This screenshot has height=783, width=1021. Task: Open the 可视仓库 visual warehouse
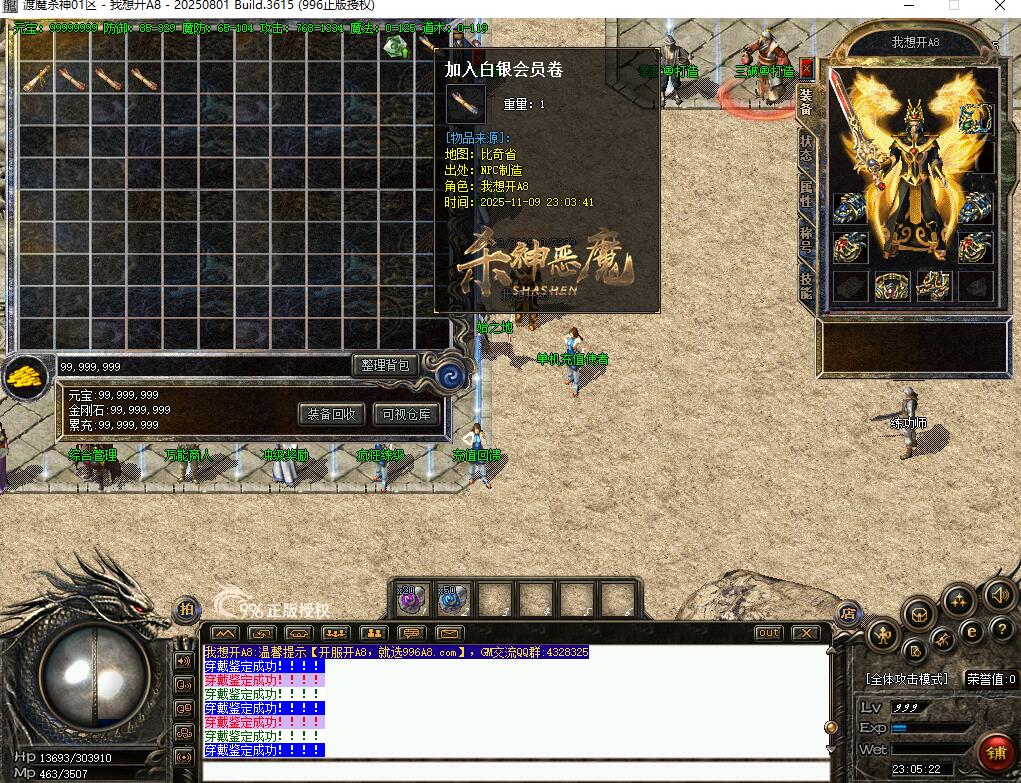[x=406, y=414]
